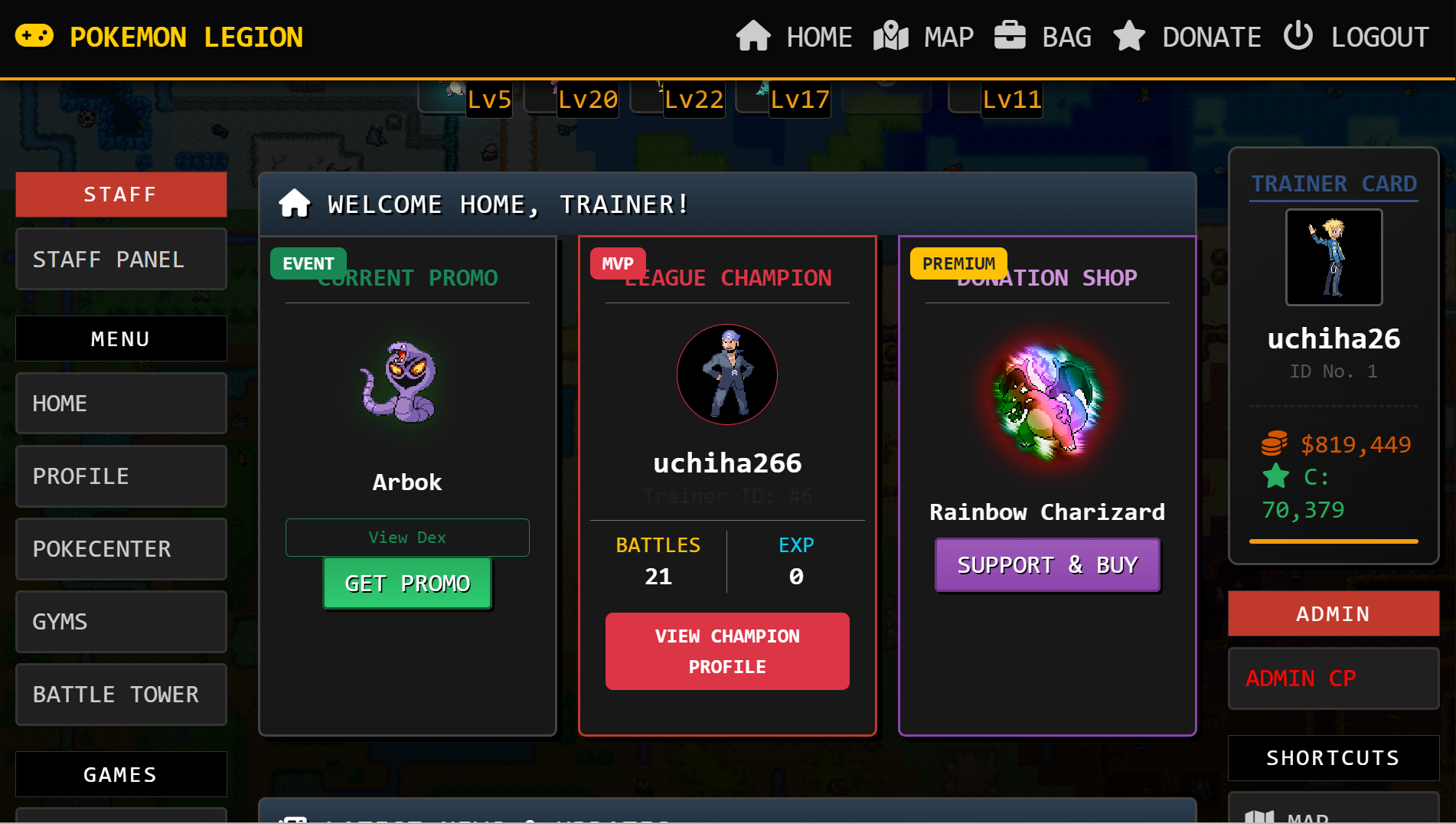Screen dimensions: 1456x824
Task: Click the Donate star icon
Action: (1128, 35)
